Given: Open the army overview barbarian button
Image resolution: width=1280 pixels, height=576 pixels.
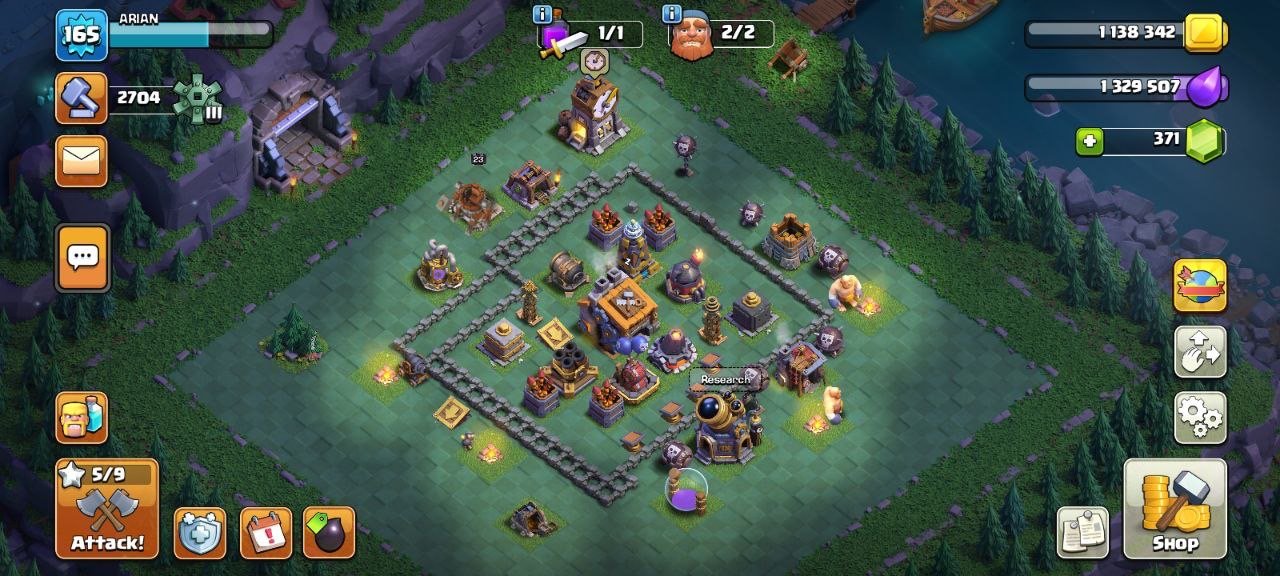Looking at the screenshot, I should click(x=81, y=417).
